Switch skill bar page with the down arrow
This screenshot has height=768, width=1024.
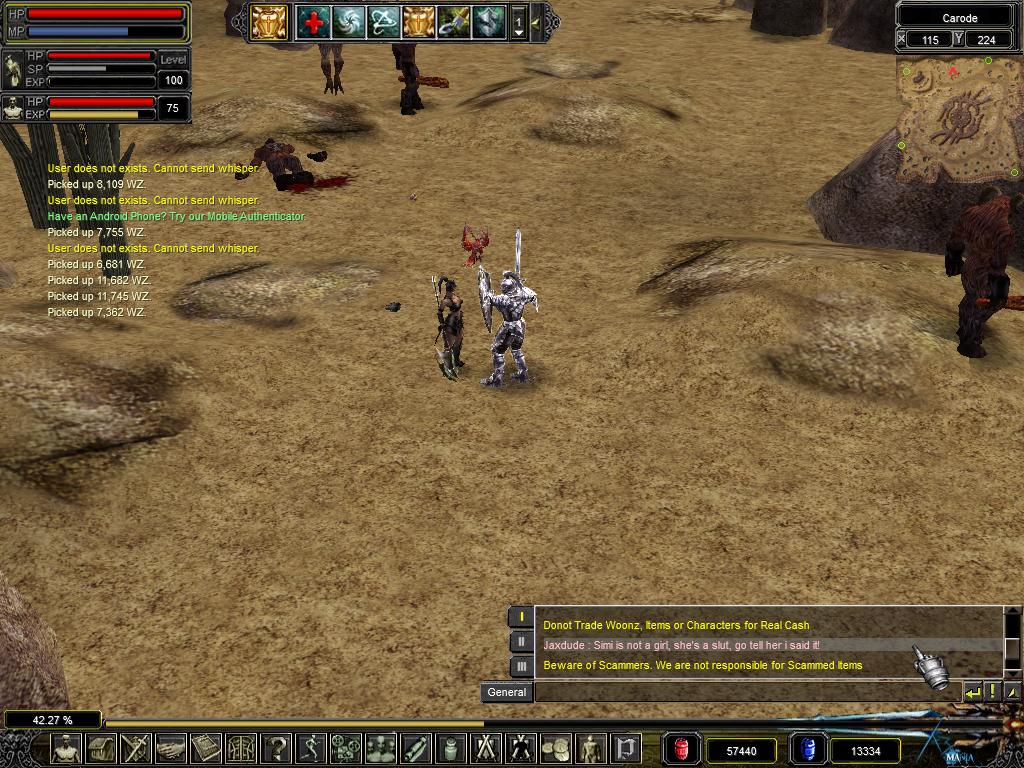(518, 33)
